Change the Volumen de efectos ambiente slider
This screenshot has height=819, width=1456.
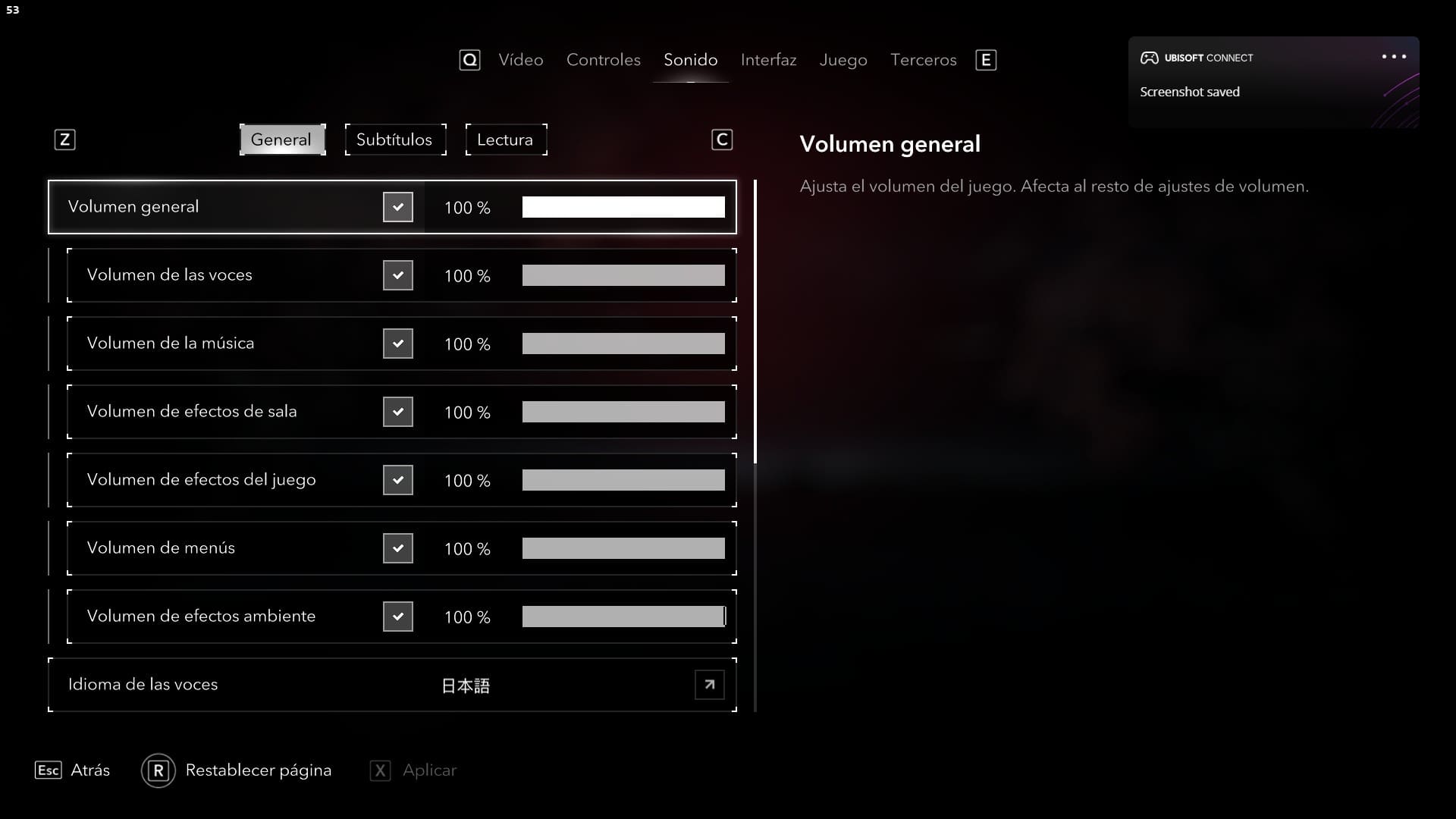coord(623,617)
